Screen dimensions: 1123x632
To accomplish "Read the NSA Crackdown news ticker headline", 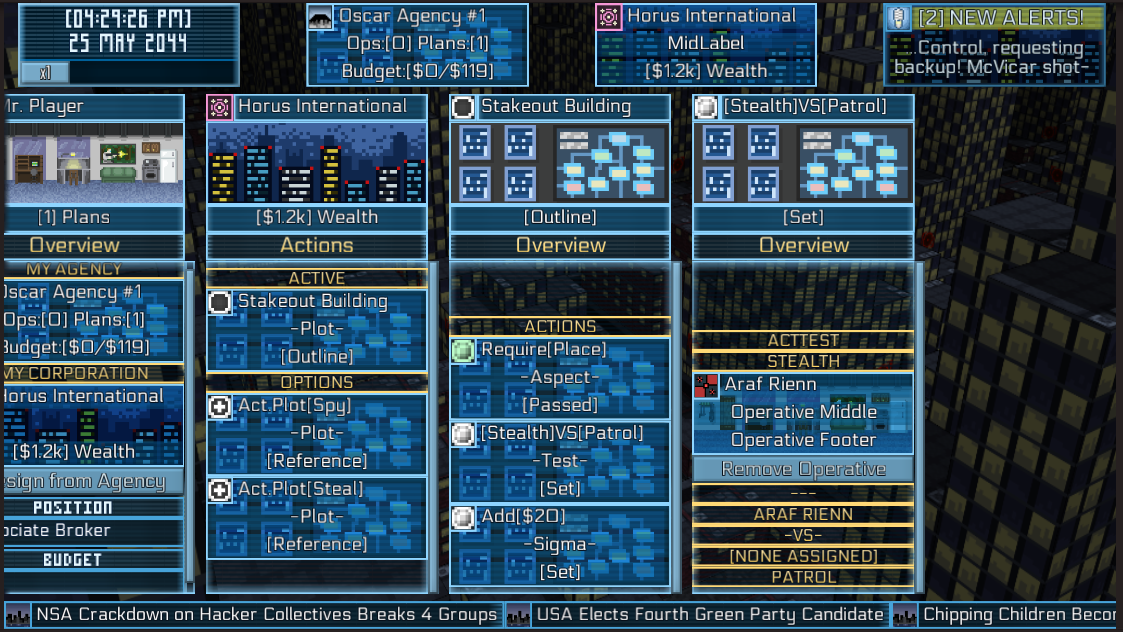I will pyautogui.click(x=266, y=614).
